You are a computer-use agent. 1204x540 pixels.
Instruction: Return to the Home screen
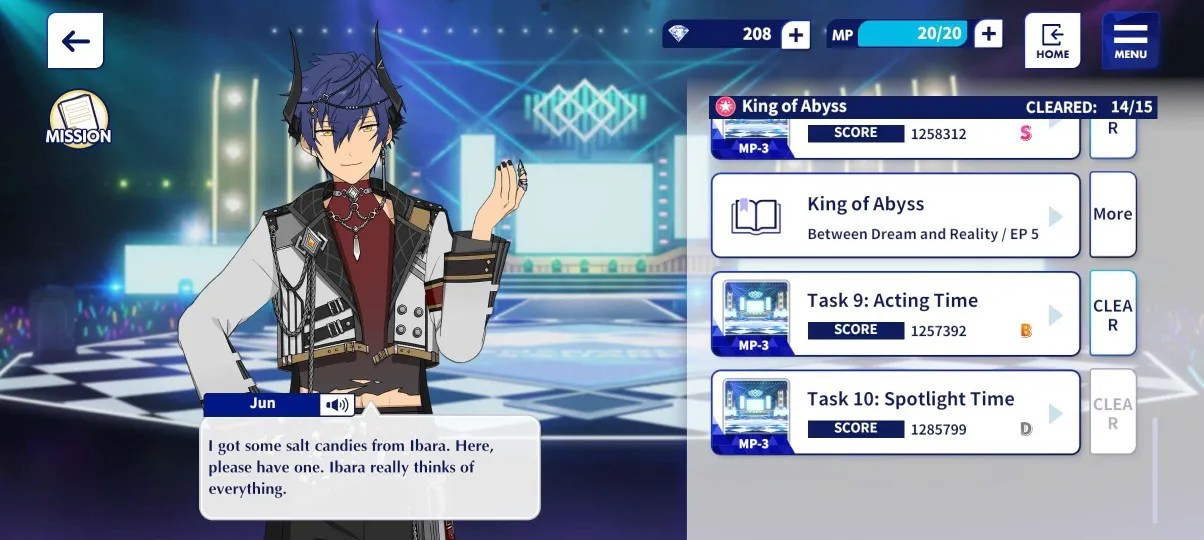(x=1052, y=41)
